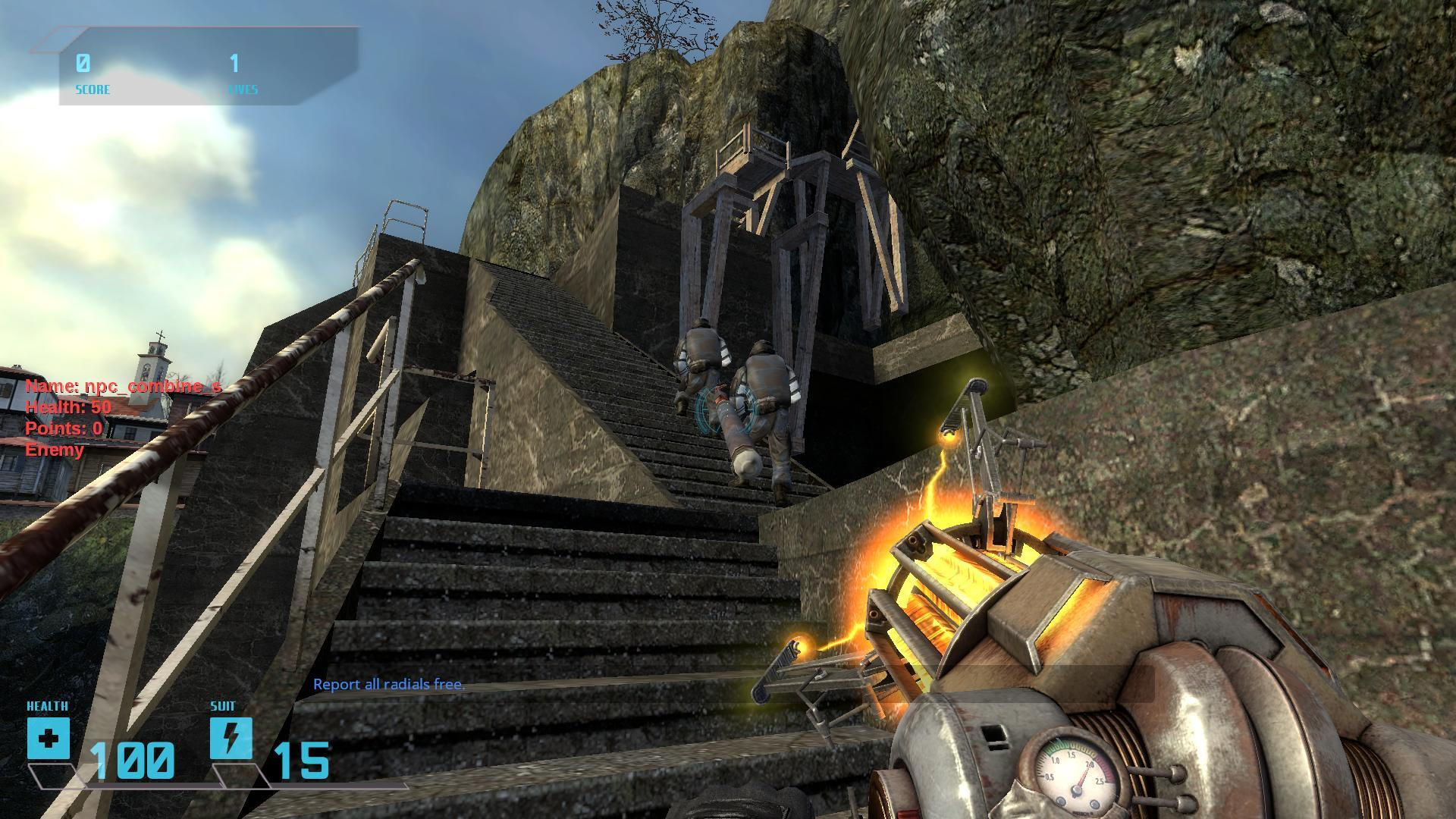Click the health cross icon
1456x819 pixels.
[x=49, y=738]
